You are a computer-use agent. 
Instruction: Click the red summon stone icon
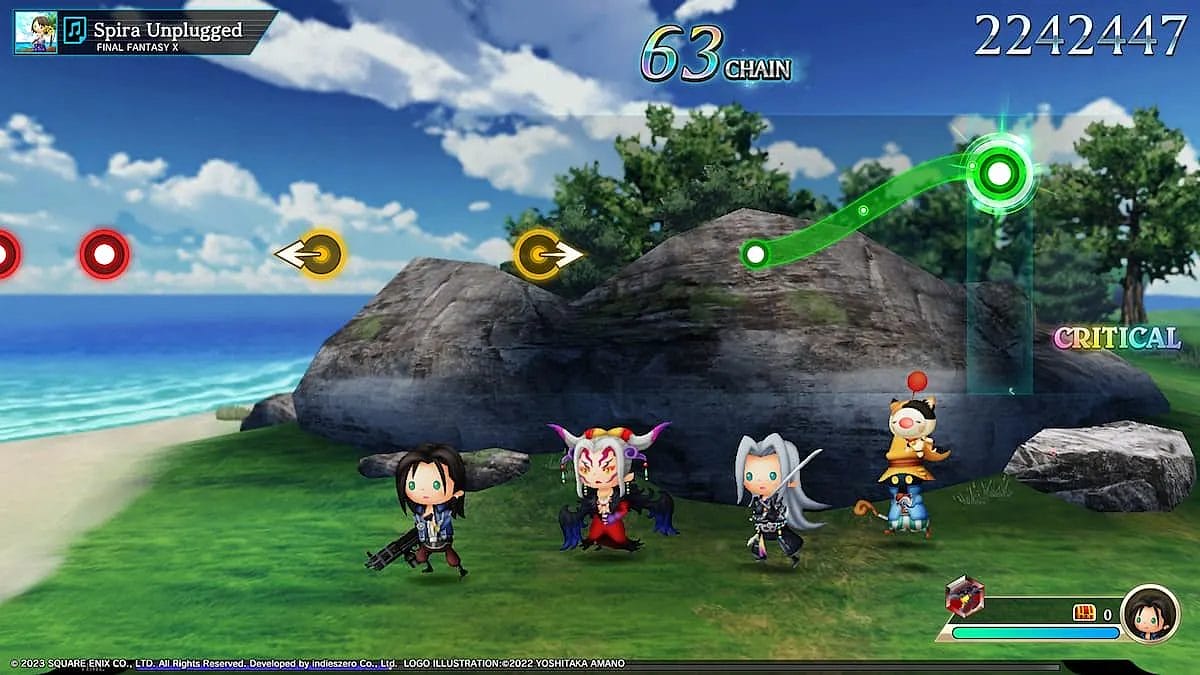pyautogui.click(x=964, y=597)
